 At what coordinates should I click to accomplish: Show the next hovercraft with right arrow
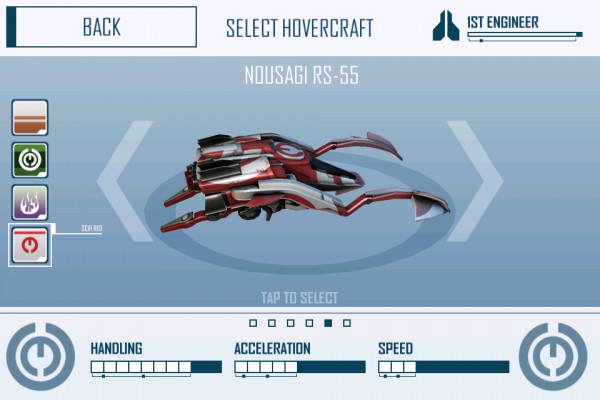pyautogui.click(x=473, y=180)
